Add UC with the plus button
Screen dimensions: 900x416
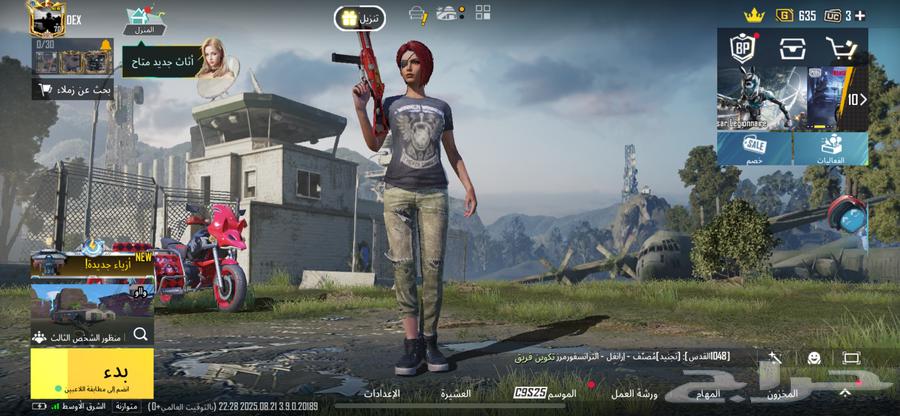pos(861,15)
